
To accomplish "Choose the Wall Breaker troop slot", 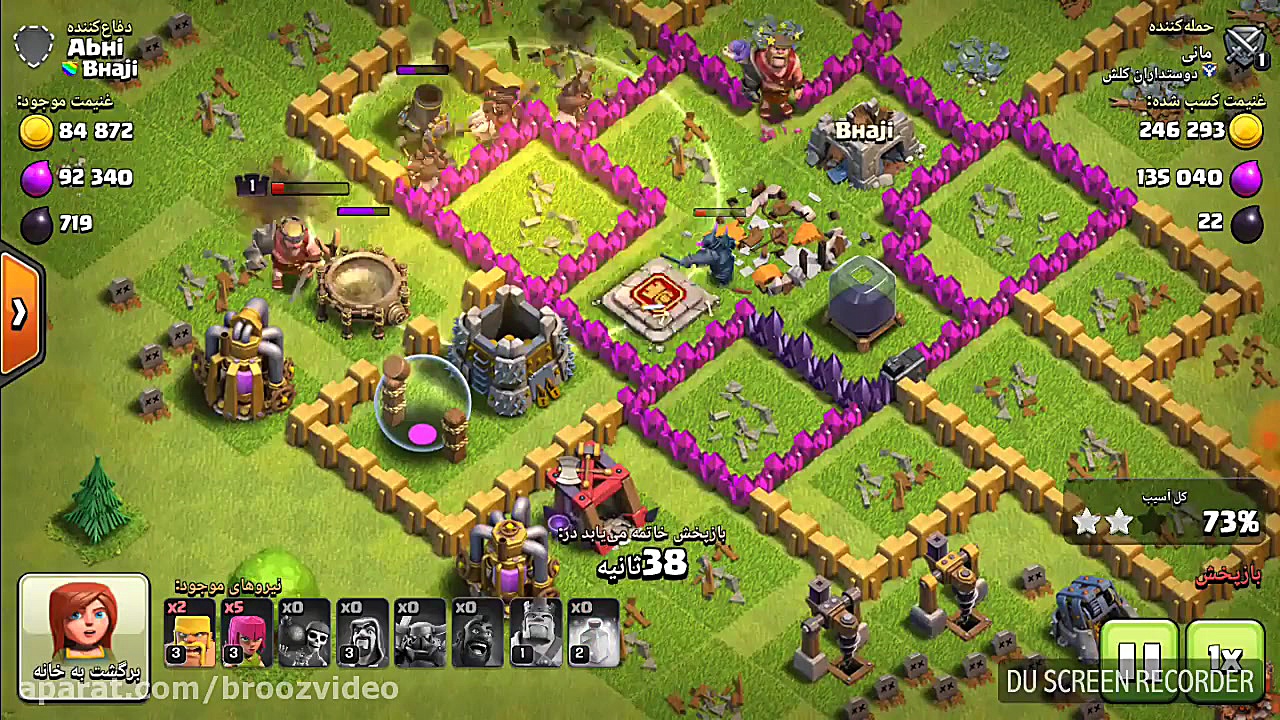I will coord(304,633).
